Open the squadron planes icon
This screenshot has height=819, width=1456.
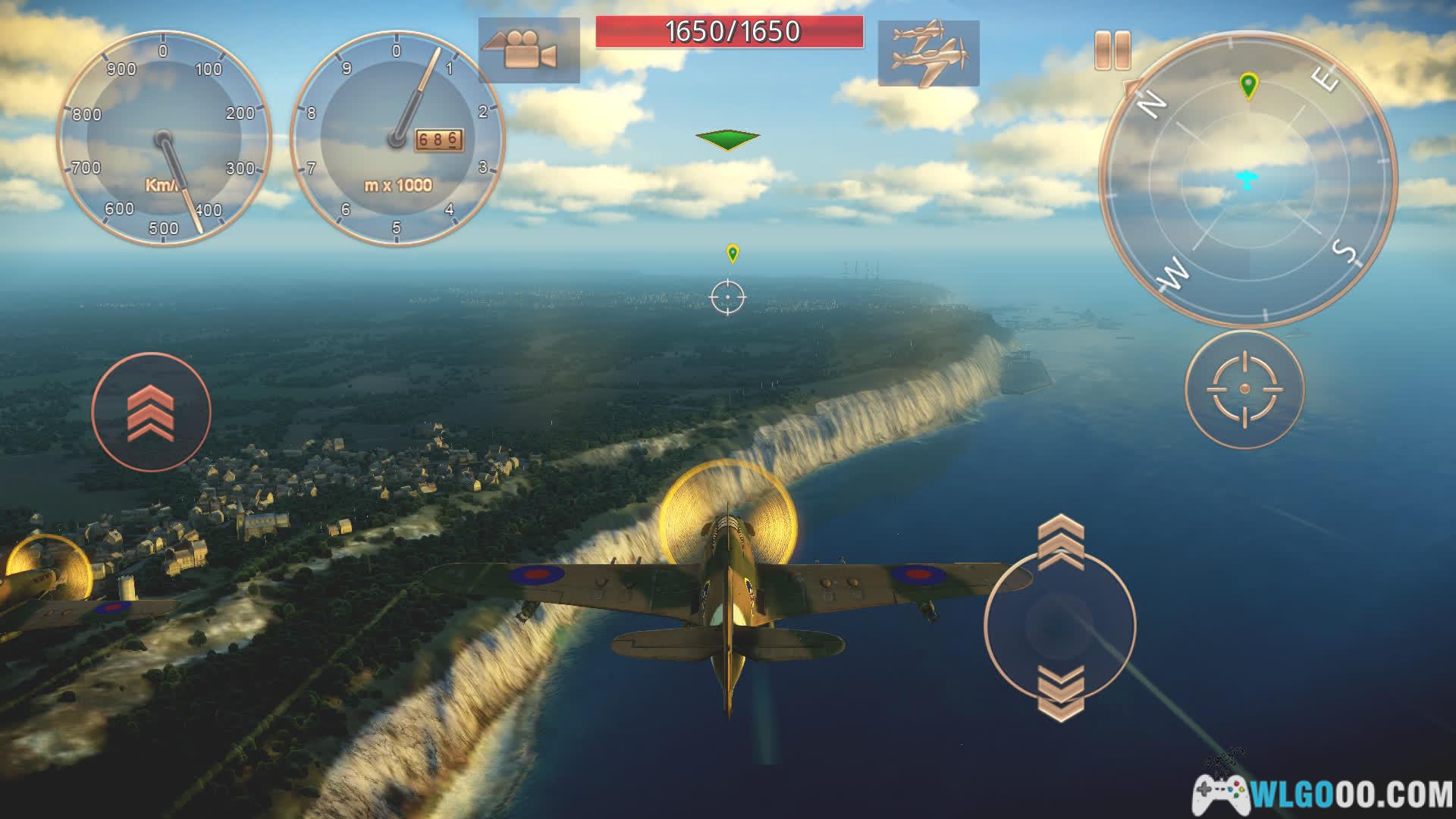pyautogui.click(x=928, y=52)
